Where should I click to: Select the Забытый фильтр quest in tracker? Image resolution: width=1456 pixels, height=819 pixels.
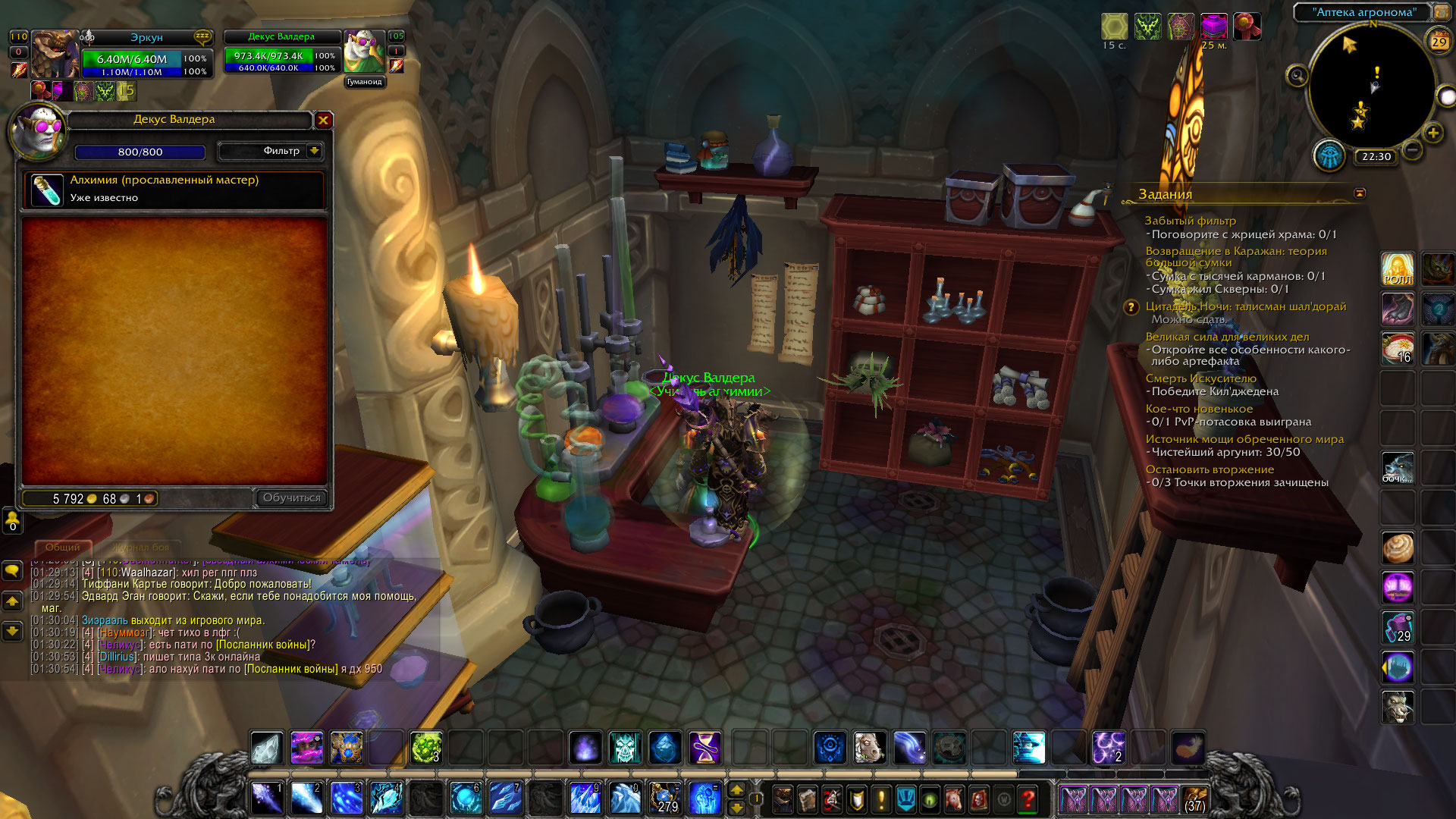point(1190,221)
